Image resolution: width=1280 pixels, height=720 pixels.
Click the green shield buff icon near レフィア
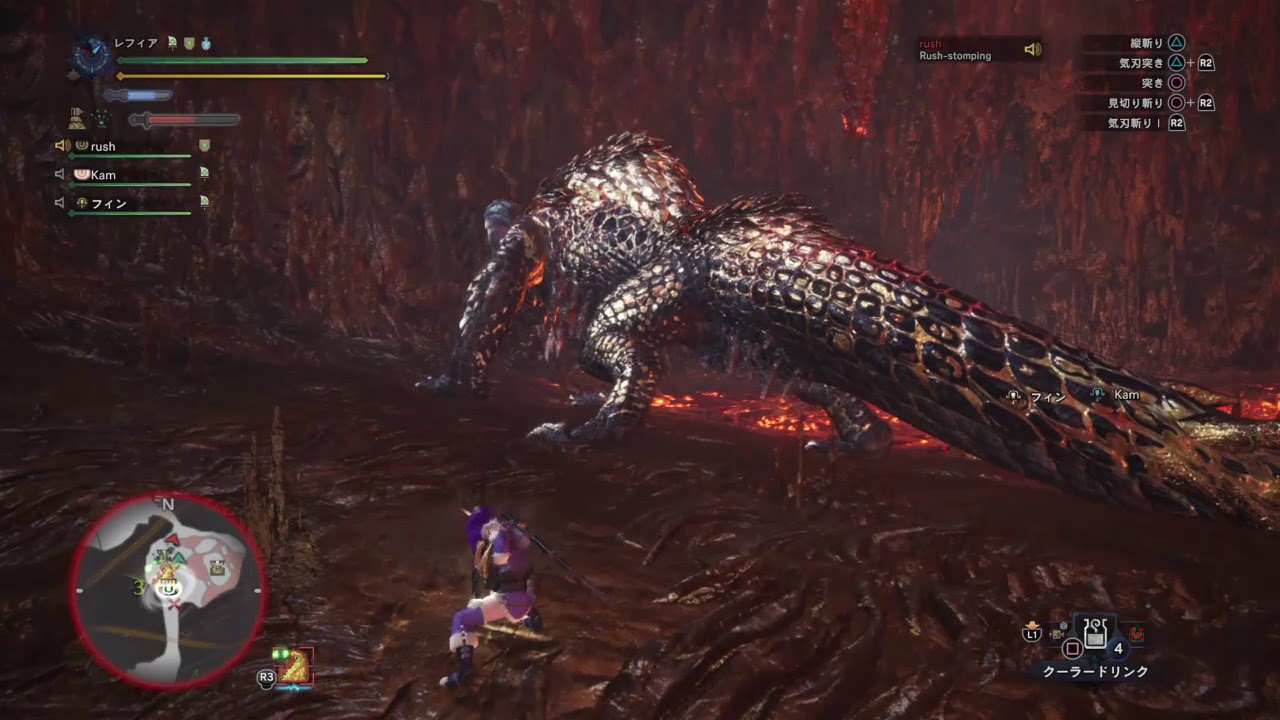point(187,44)
